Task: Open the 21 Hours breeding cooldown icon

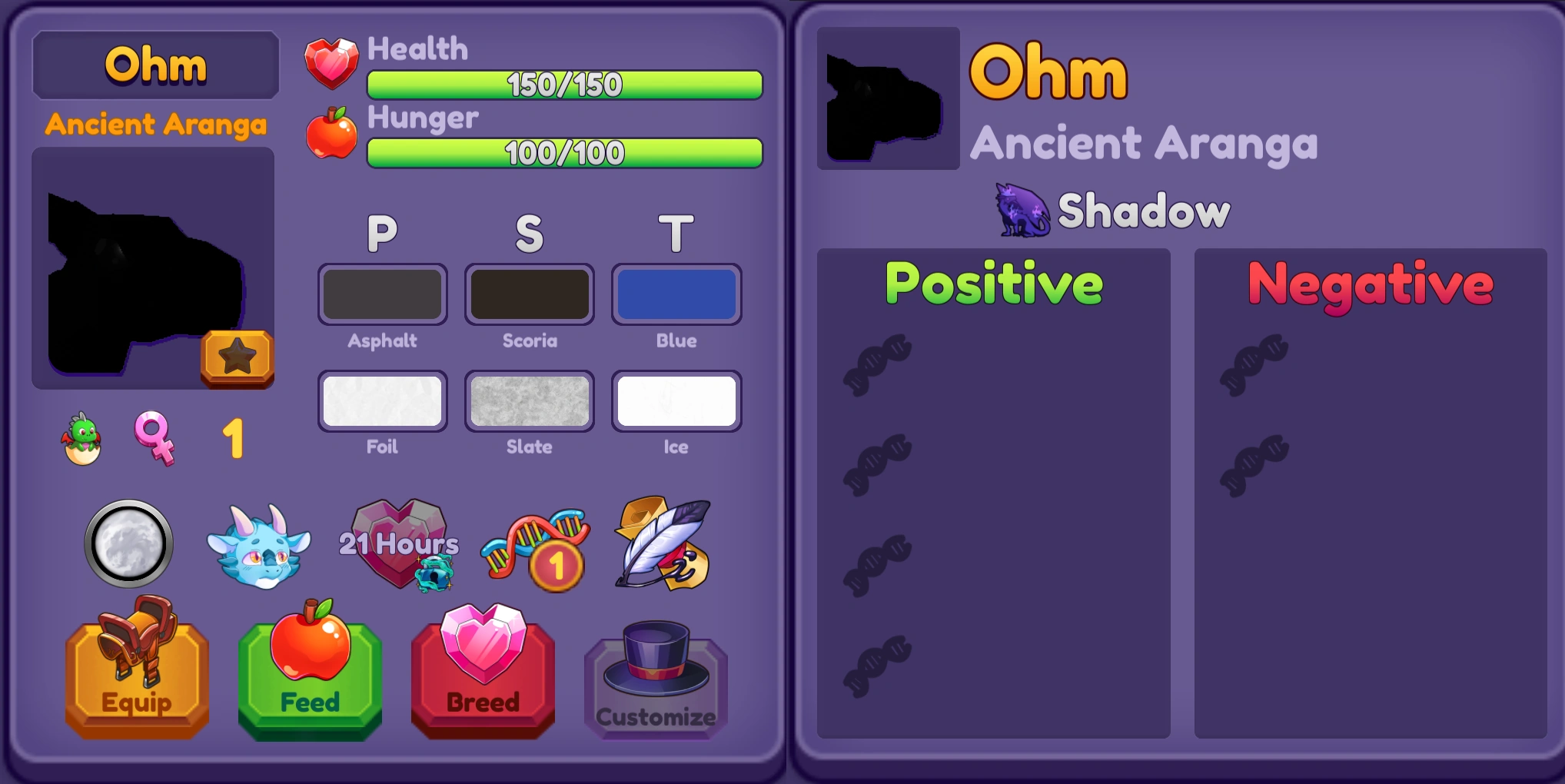Action: point(399,546)
